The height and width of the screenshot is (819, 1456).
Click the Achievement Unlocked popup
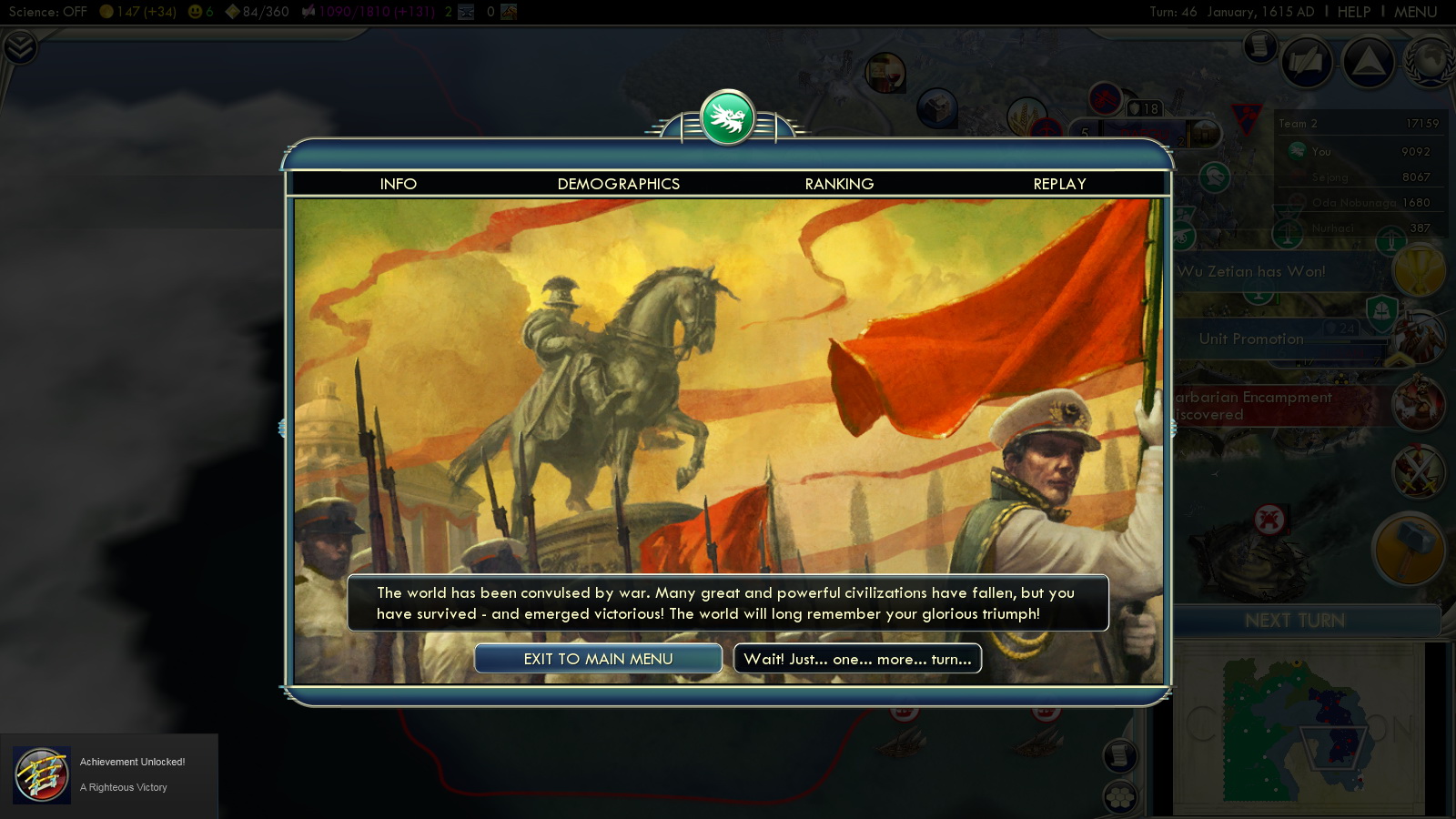tap(109, 774)
